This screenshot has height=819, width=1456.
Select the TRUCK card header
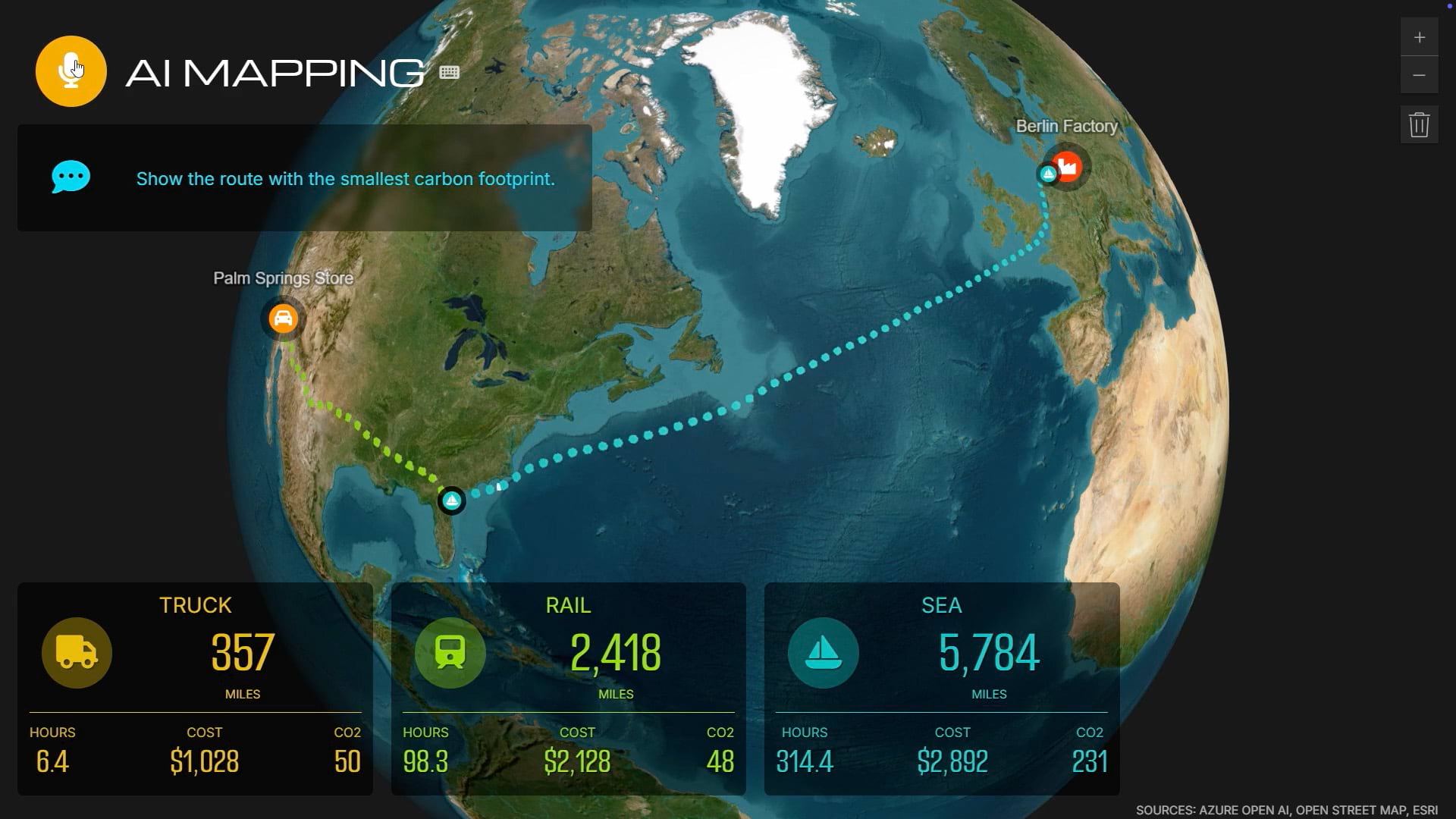[x=196, y=605]
